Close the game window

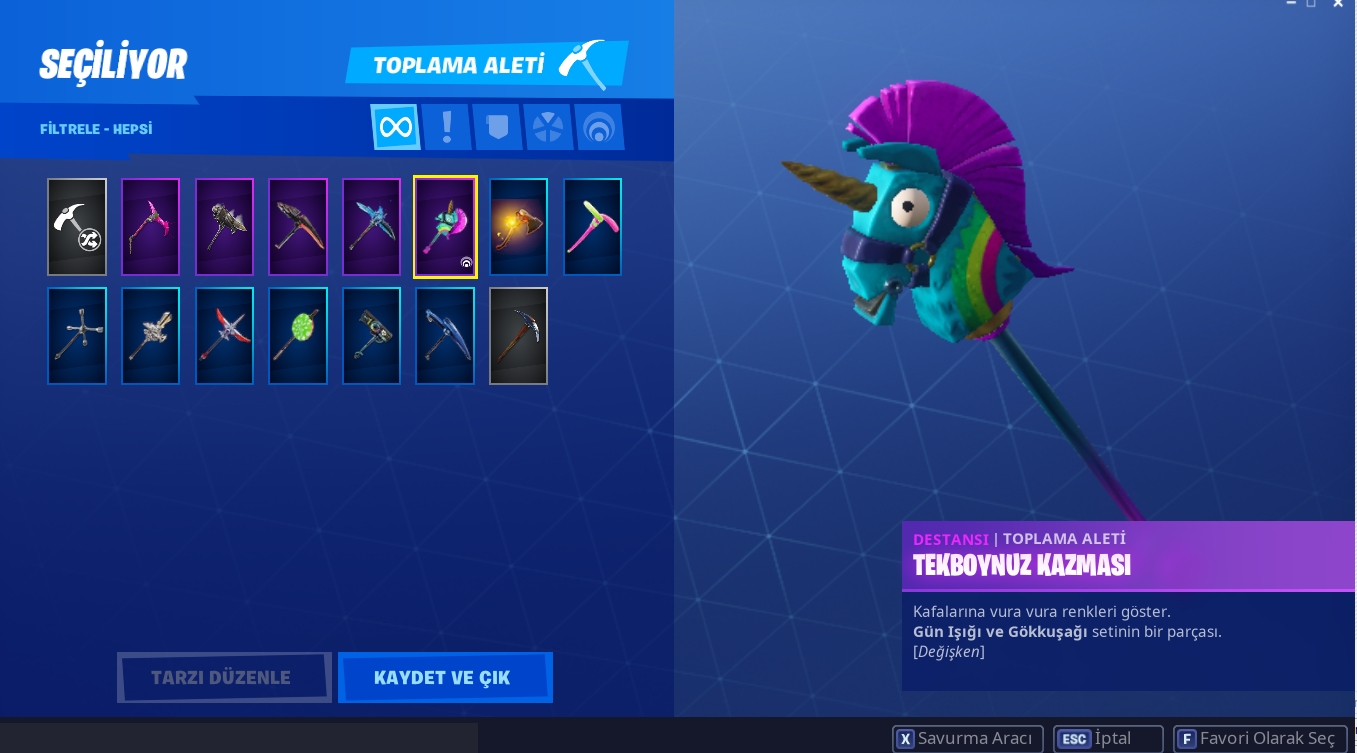click(x=1338, y=4)
